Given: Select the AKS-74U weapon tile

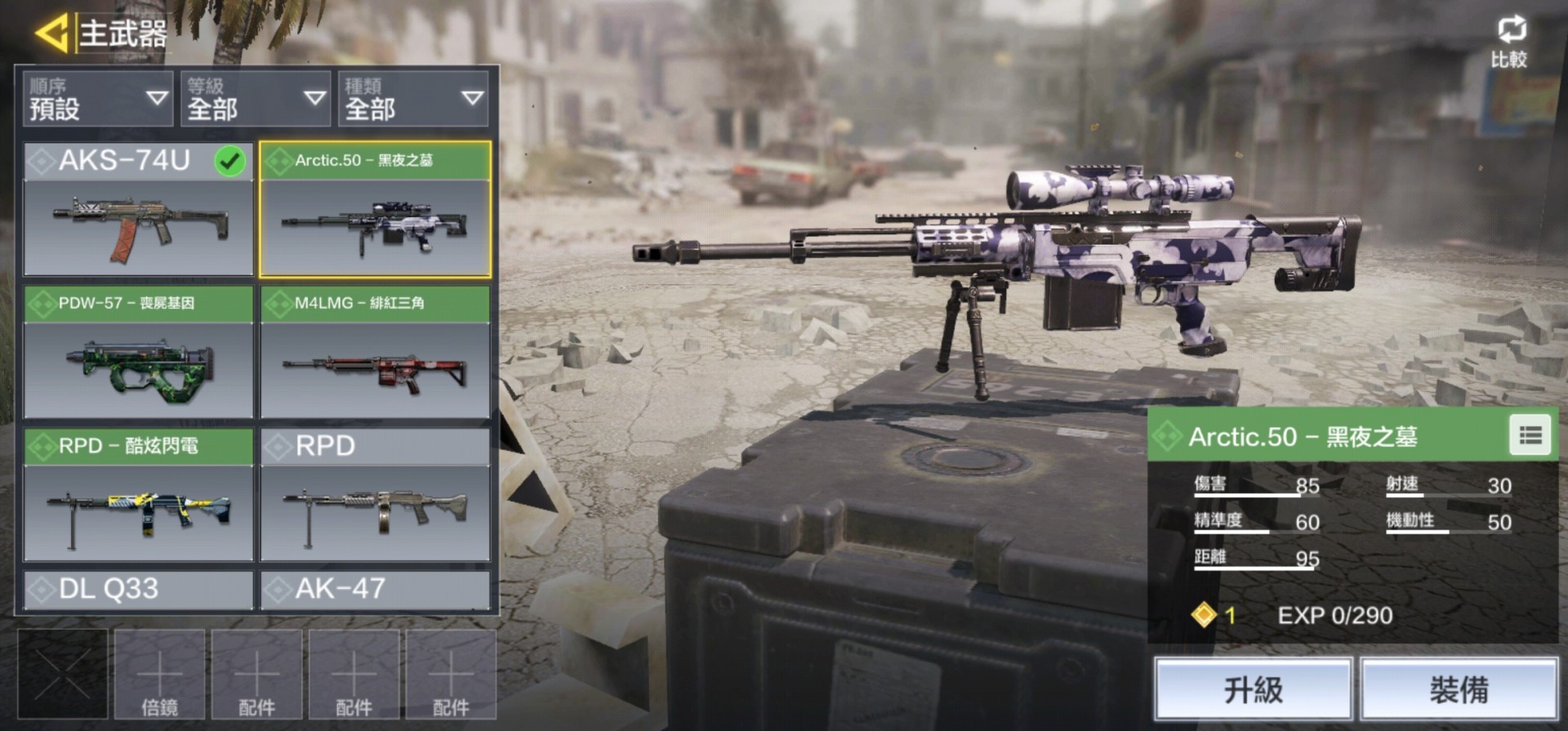Looking at the screenshot, I should point(138,209).
